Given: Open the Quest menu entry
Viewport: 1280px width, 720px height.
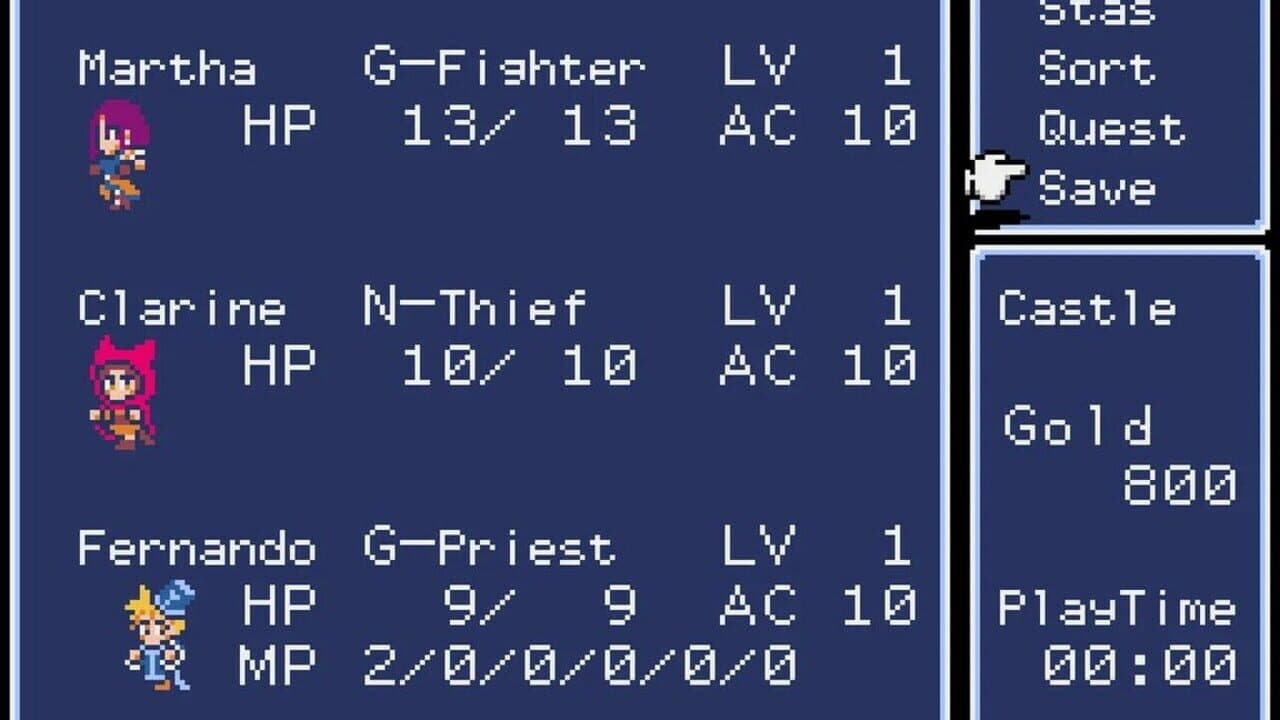Looking at the screenshot, I should click(1110, 128).
